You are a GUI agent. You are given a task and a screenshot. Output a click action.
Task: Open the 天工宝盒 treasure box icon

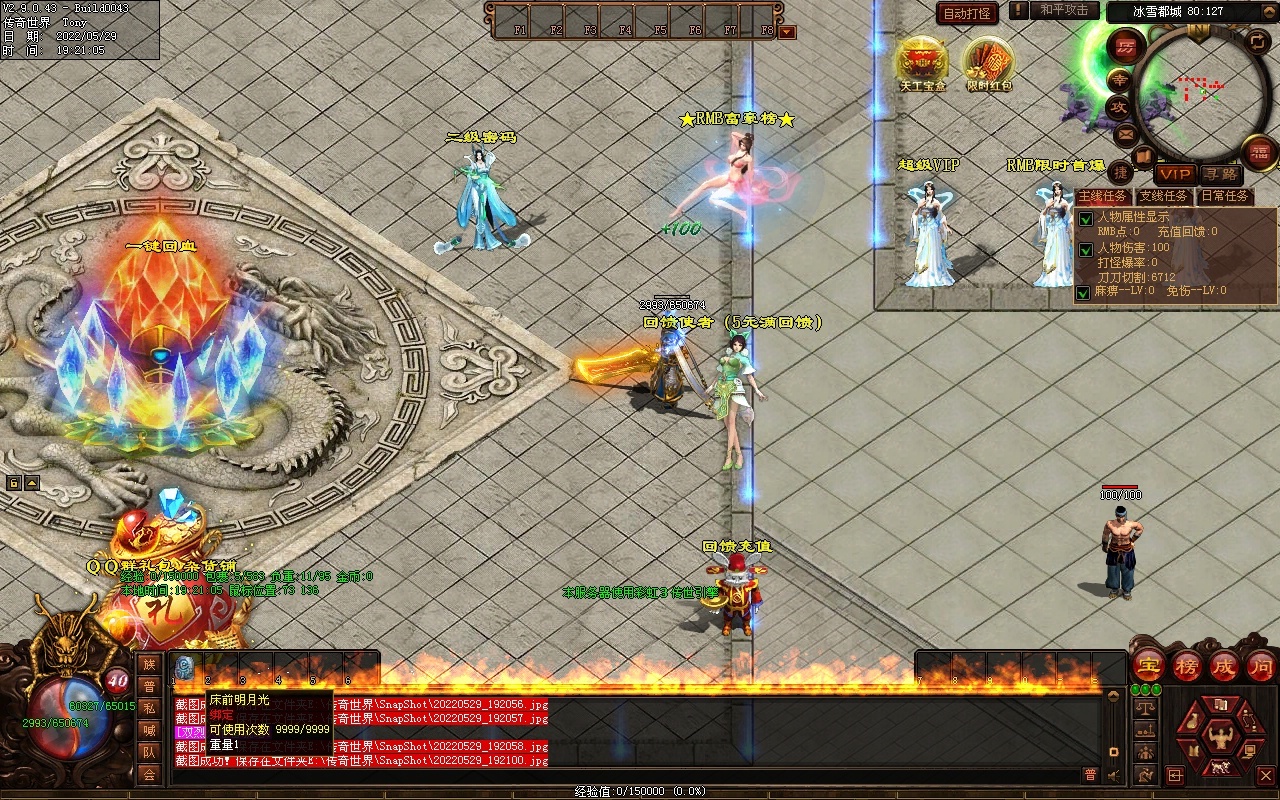click(x=921, y=62)
